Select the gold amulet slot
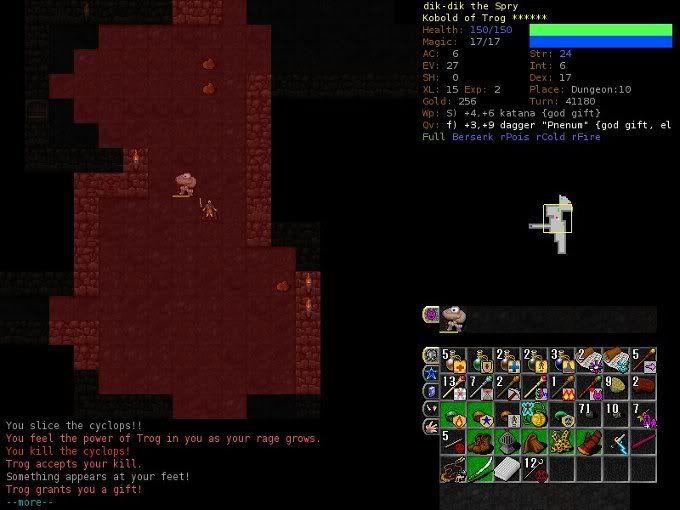The height and width of the screenshot is (510, 680). click(x=534, y=415)
